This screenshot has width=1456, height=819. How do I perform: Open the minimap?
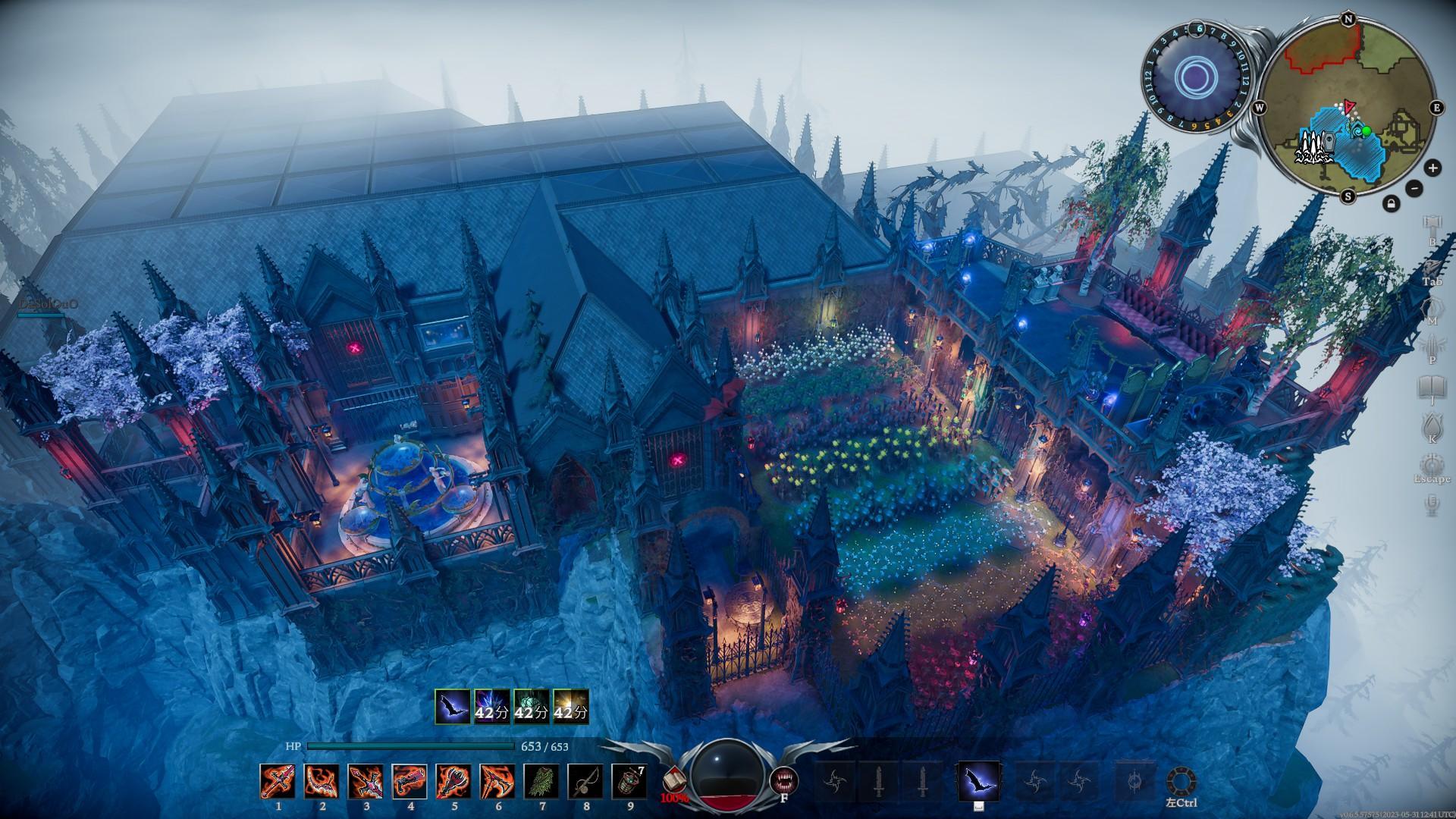pyautogui.click(x=1348, y=110)
